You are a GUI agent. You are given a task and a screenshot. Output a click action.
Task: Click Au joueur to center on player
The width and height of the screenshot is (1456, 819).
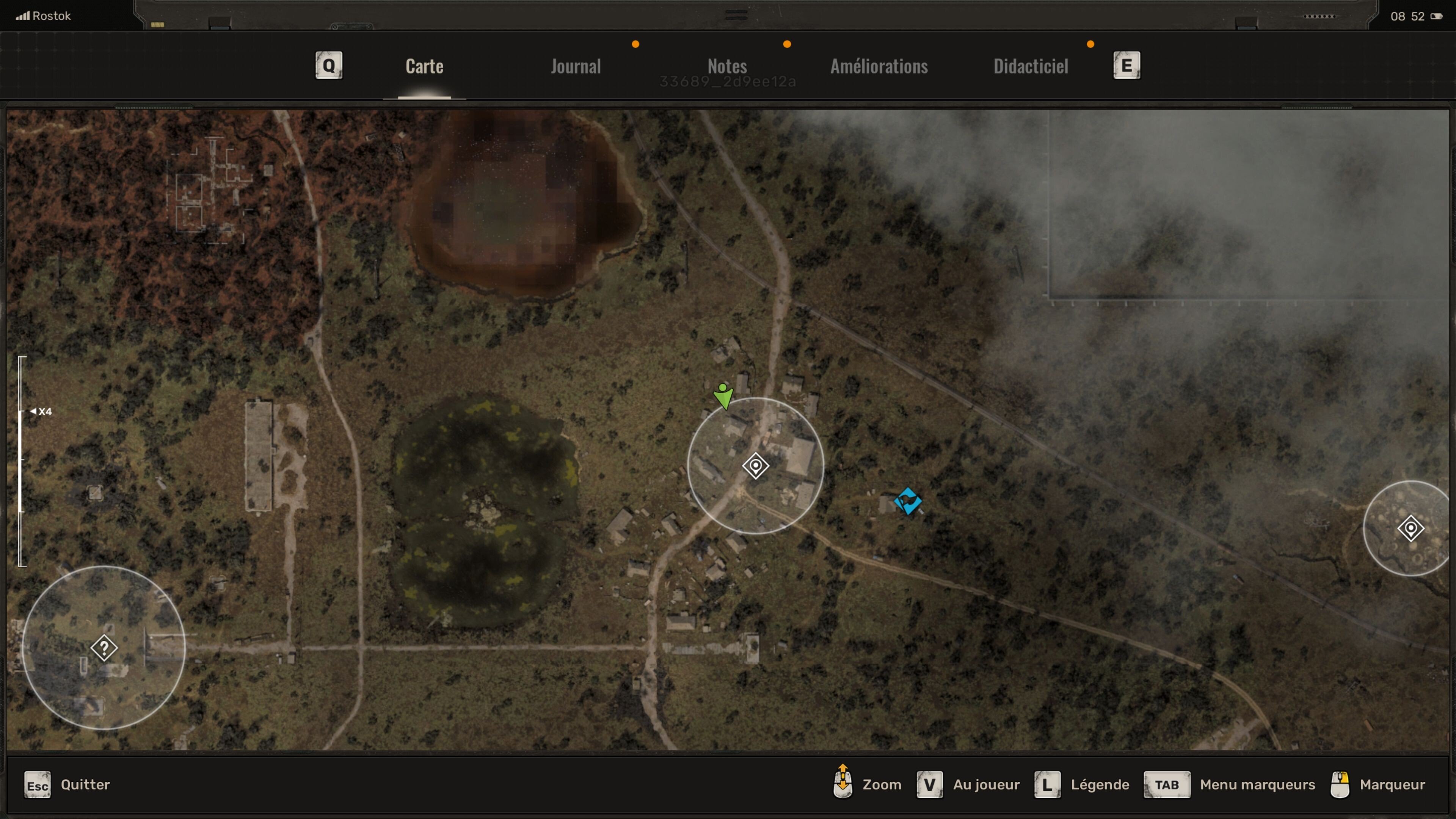pos(986,784)
